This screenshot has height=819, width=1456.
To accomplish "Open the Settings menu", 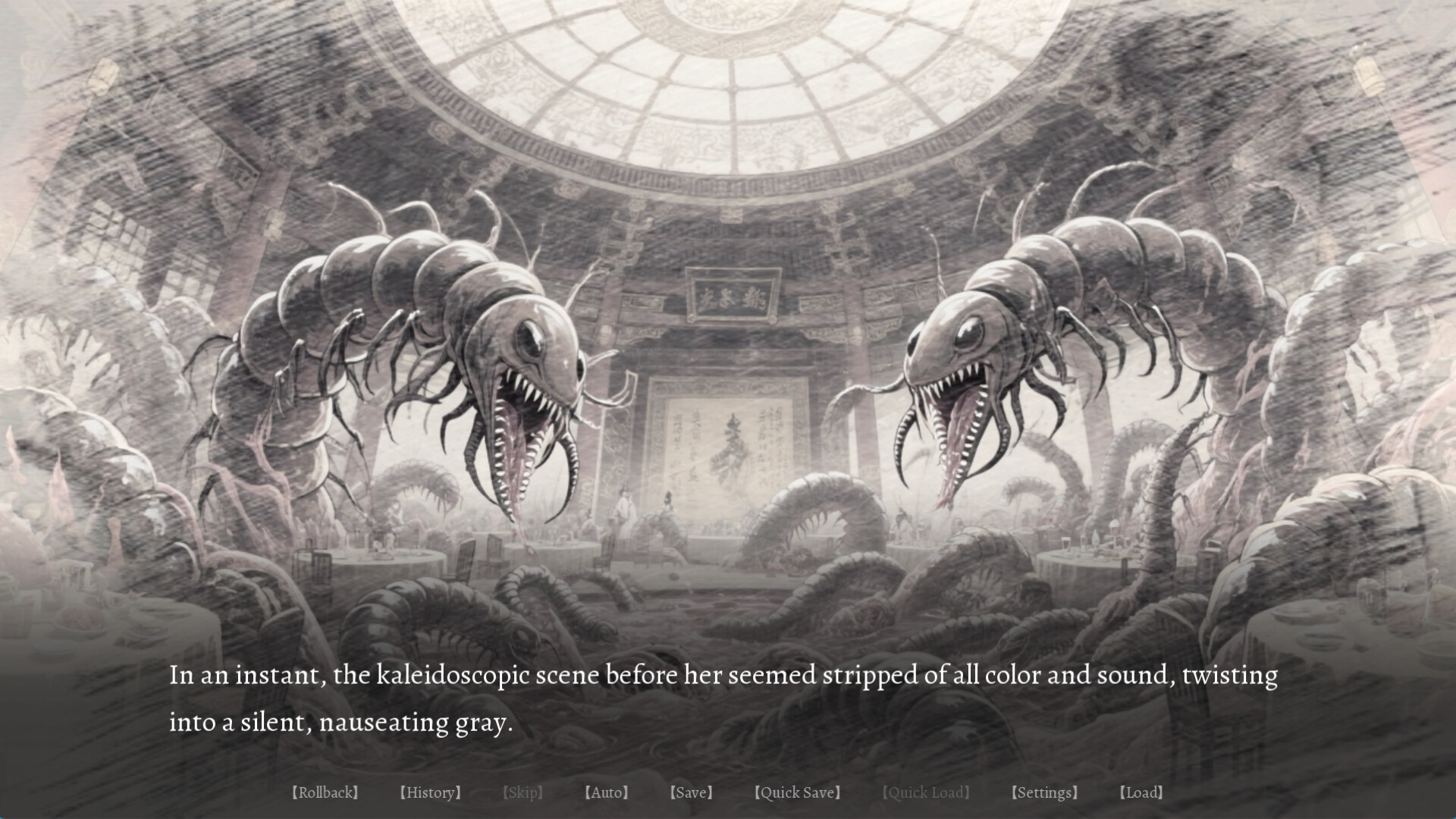I will coord(1045,792).
